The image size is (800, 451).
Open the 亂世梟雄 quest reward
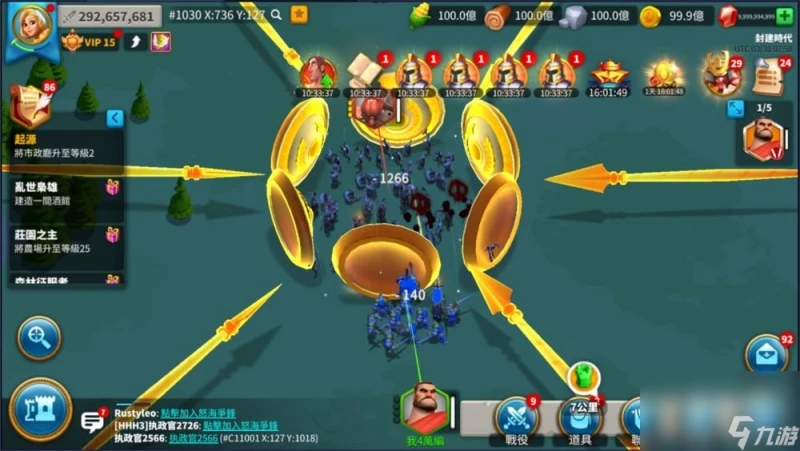coord(112,187)
